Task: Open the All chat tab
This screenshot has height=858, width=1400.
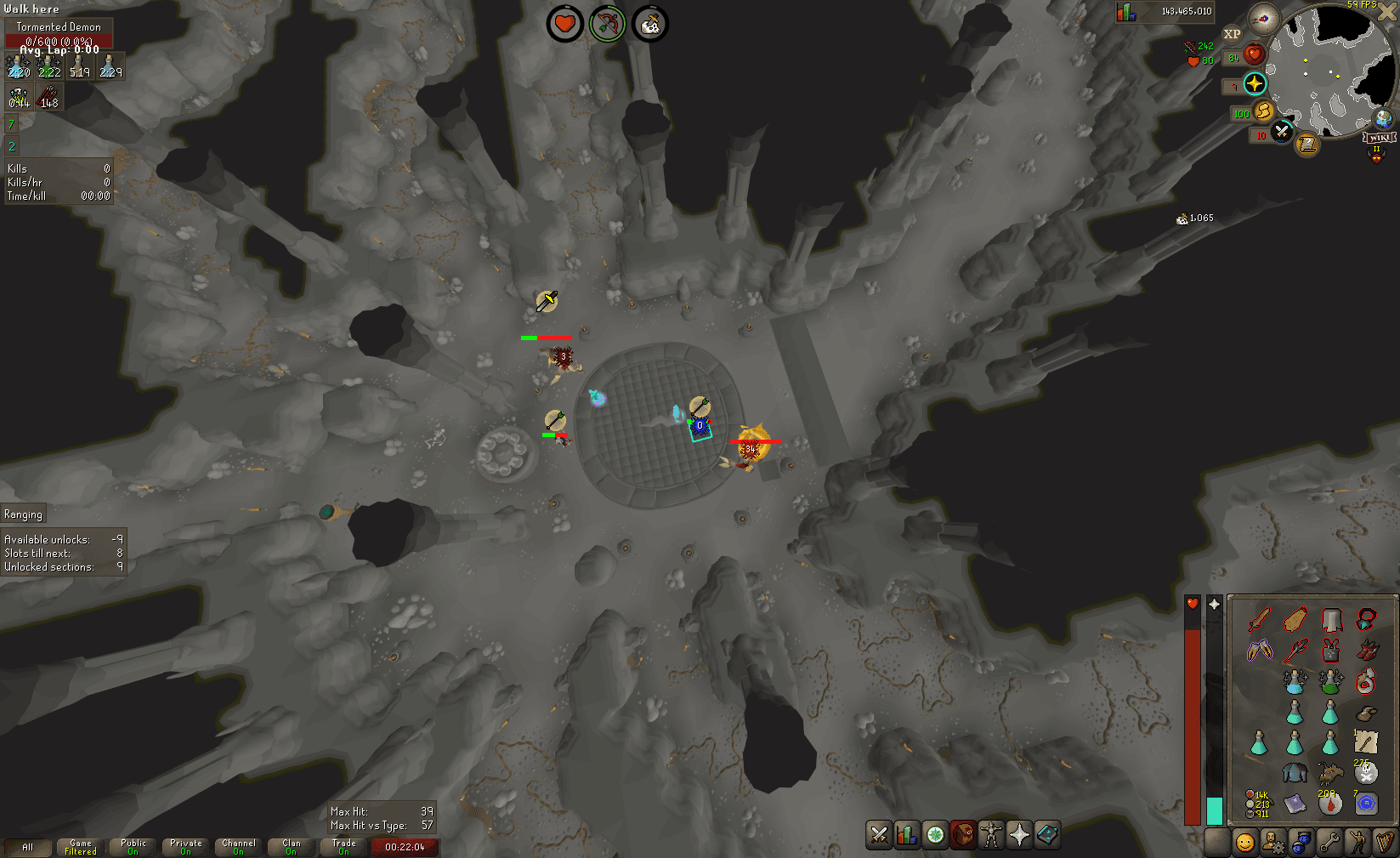Action: pos(27,847)
